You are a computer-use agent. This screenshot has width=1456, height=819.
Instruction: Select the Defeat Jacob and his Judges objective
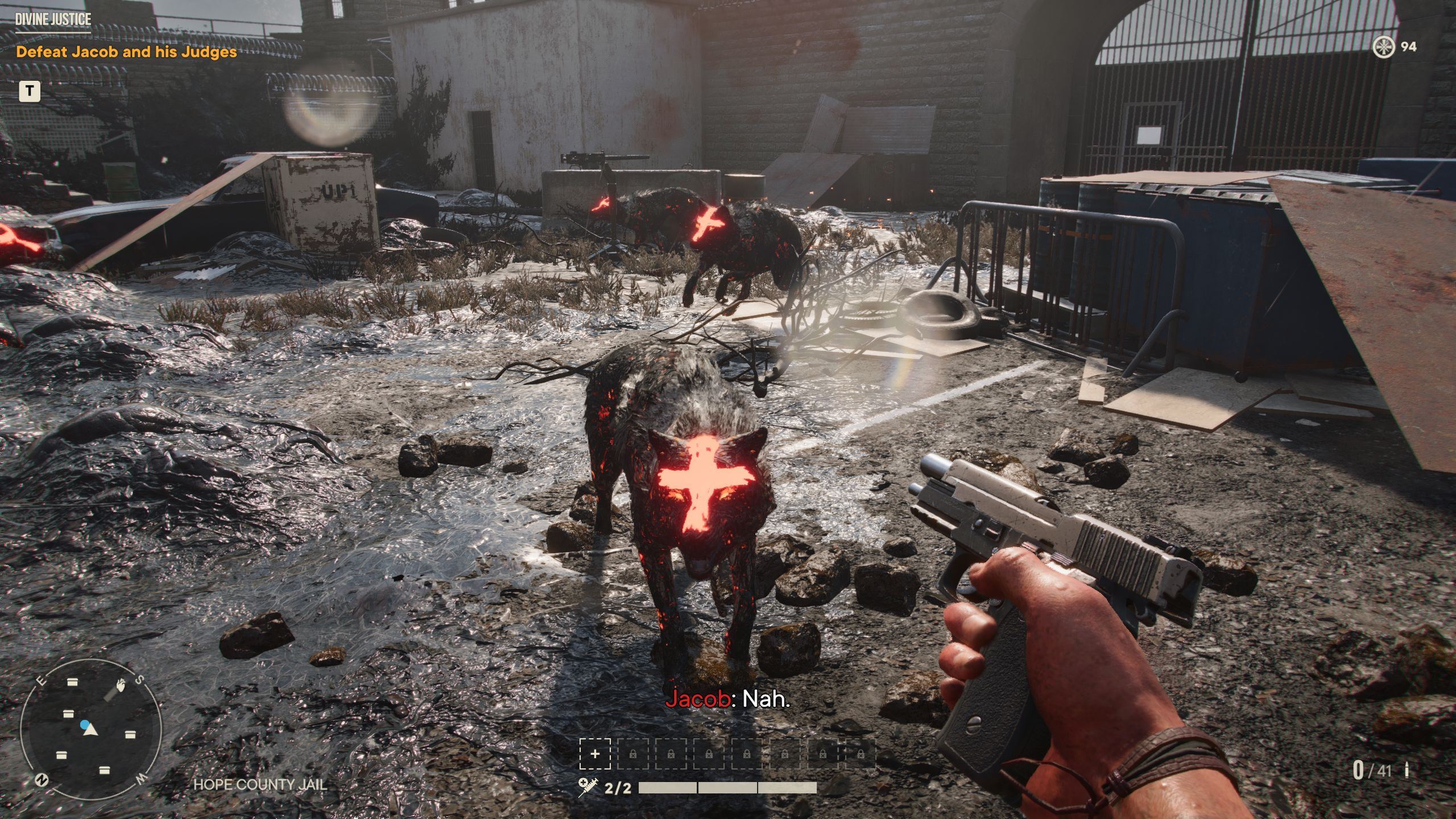tap(126, 52)
